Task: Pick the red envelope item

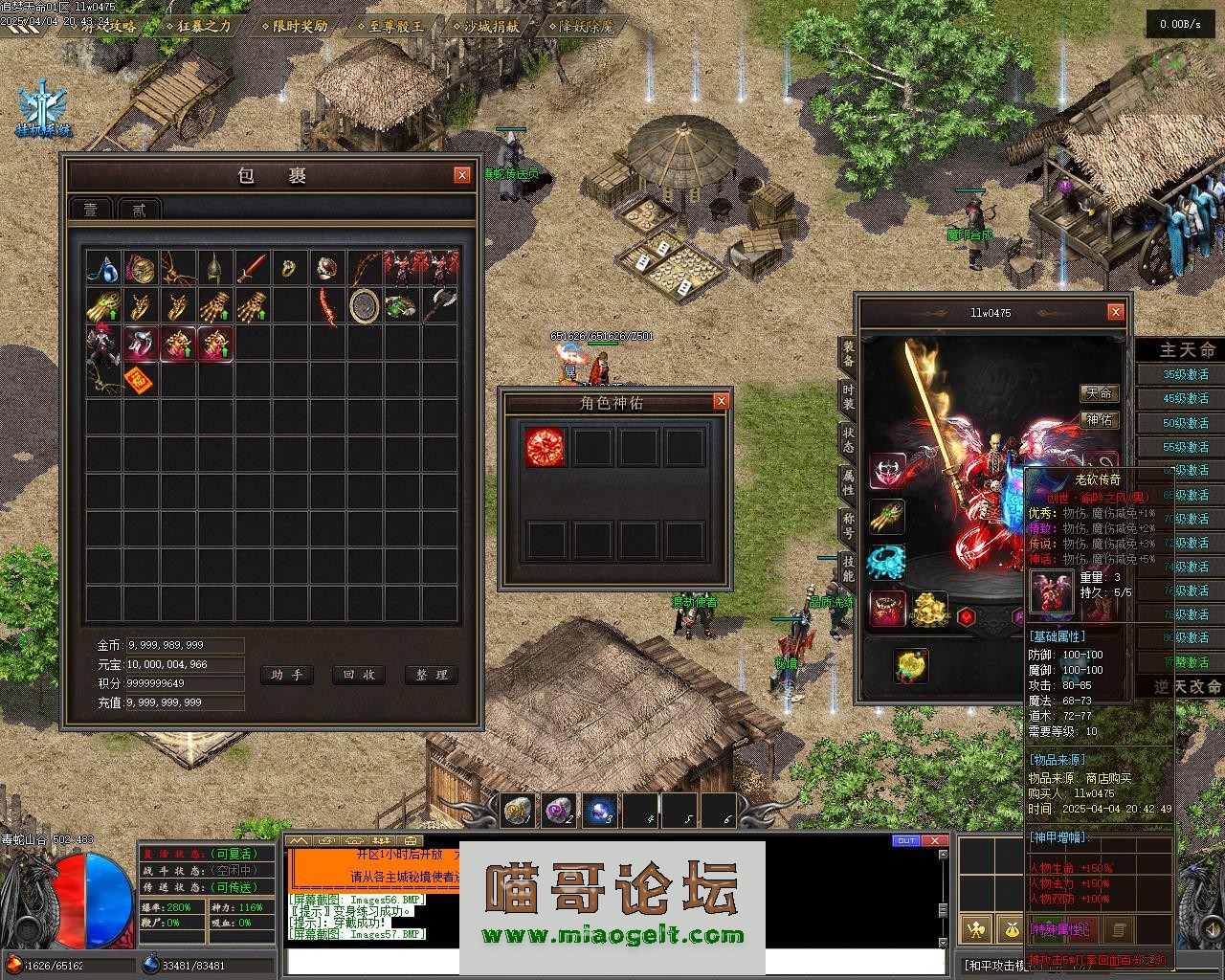Action: pyautogui.click(x=141, y=380)
